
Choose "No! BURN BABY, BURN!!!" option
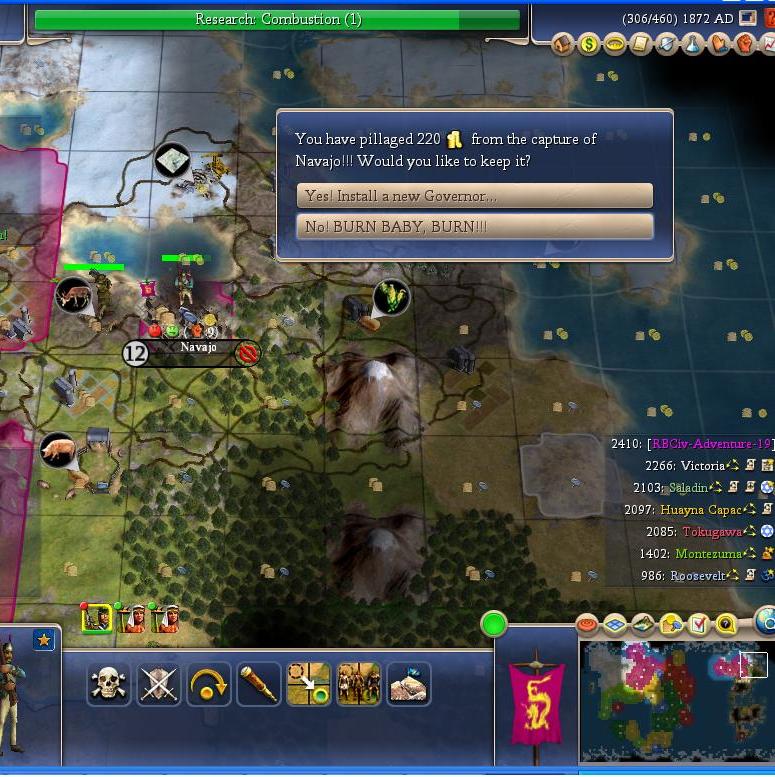coord(474,227)
